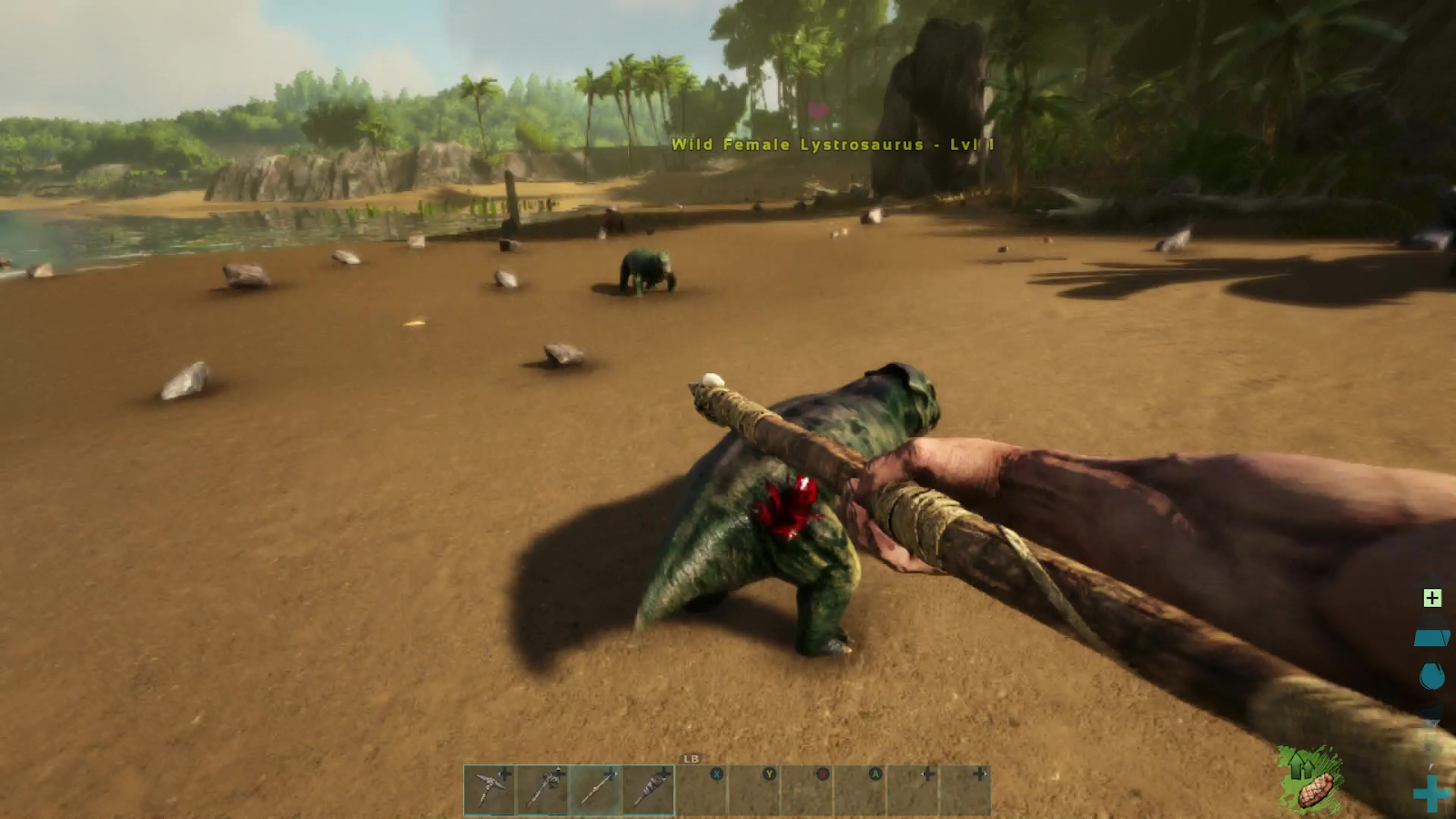Click the green level-up plus icon
Screen dimensions: 1456x819
[x=1432, y=598]
